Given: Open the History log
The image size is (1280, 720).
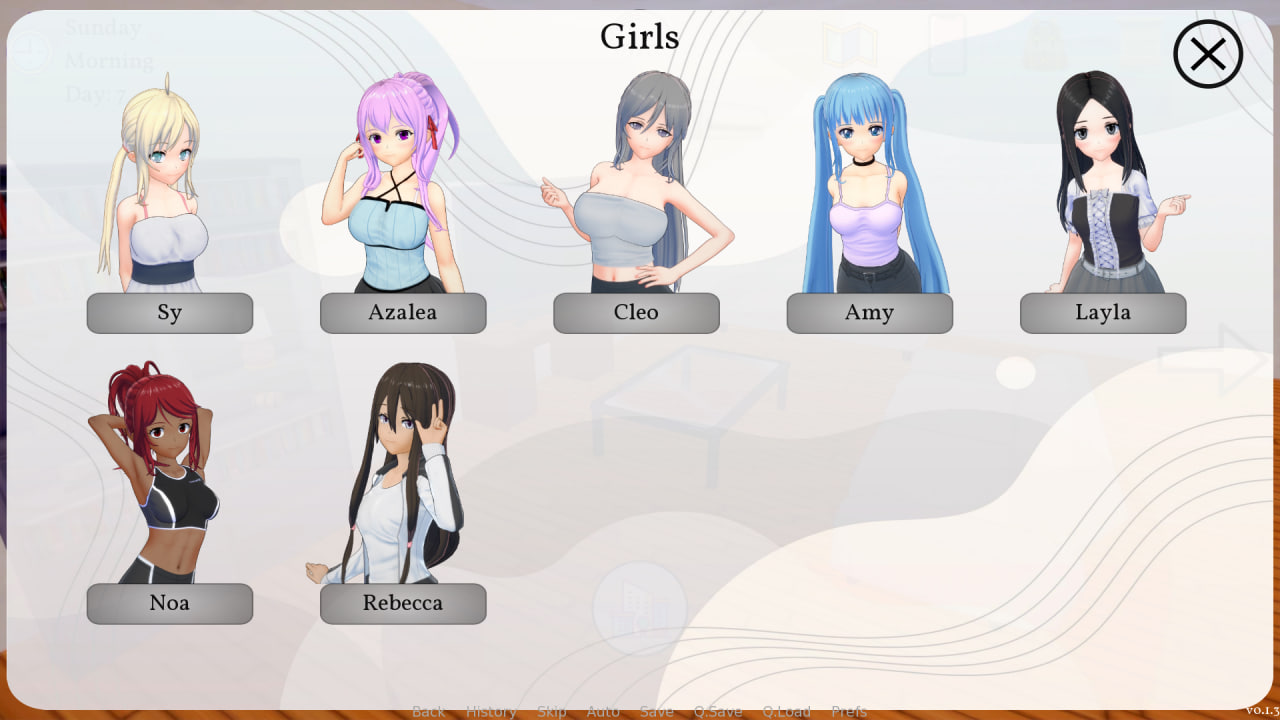Looking at the screenshot, I should (x=491, y=711).
